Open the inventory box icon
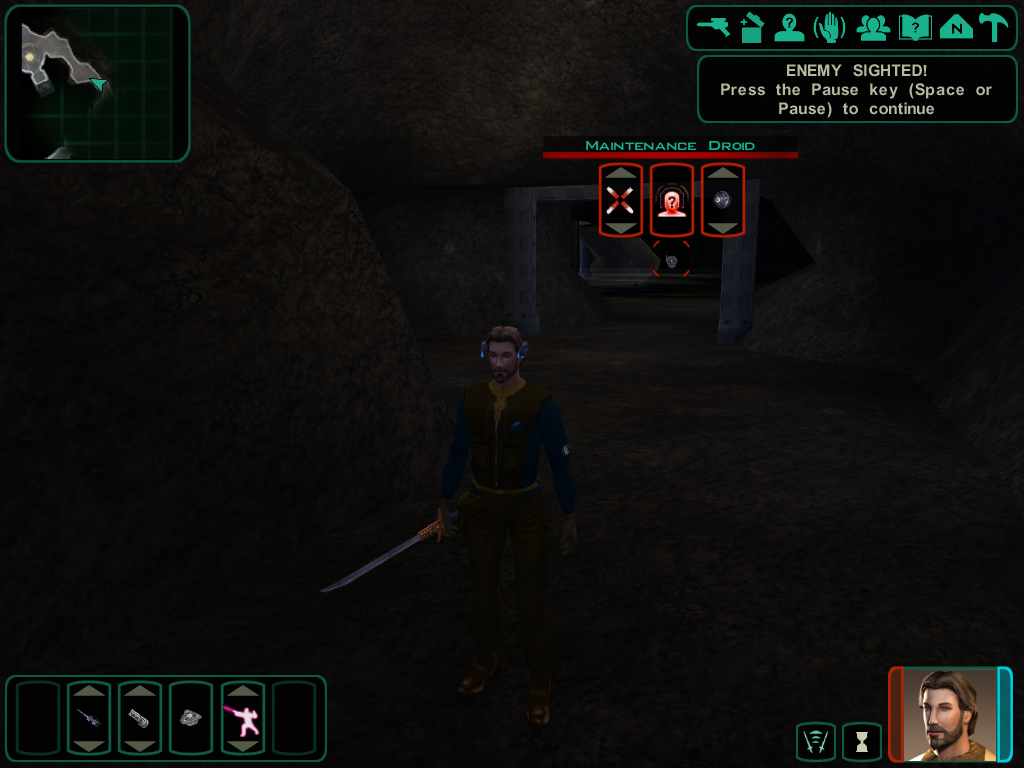This screenshot has width=1024, height=768. click(752, 27)
